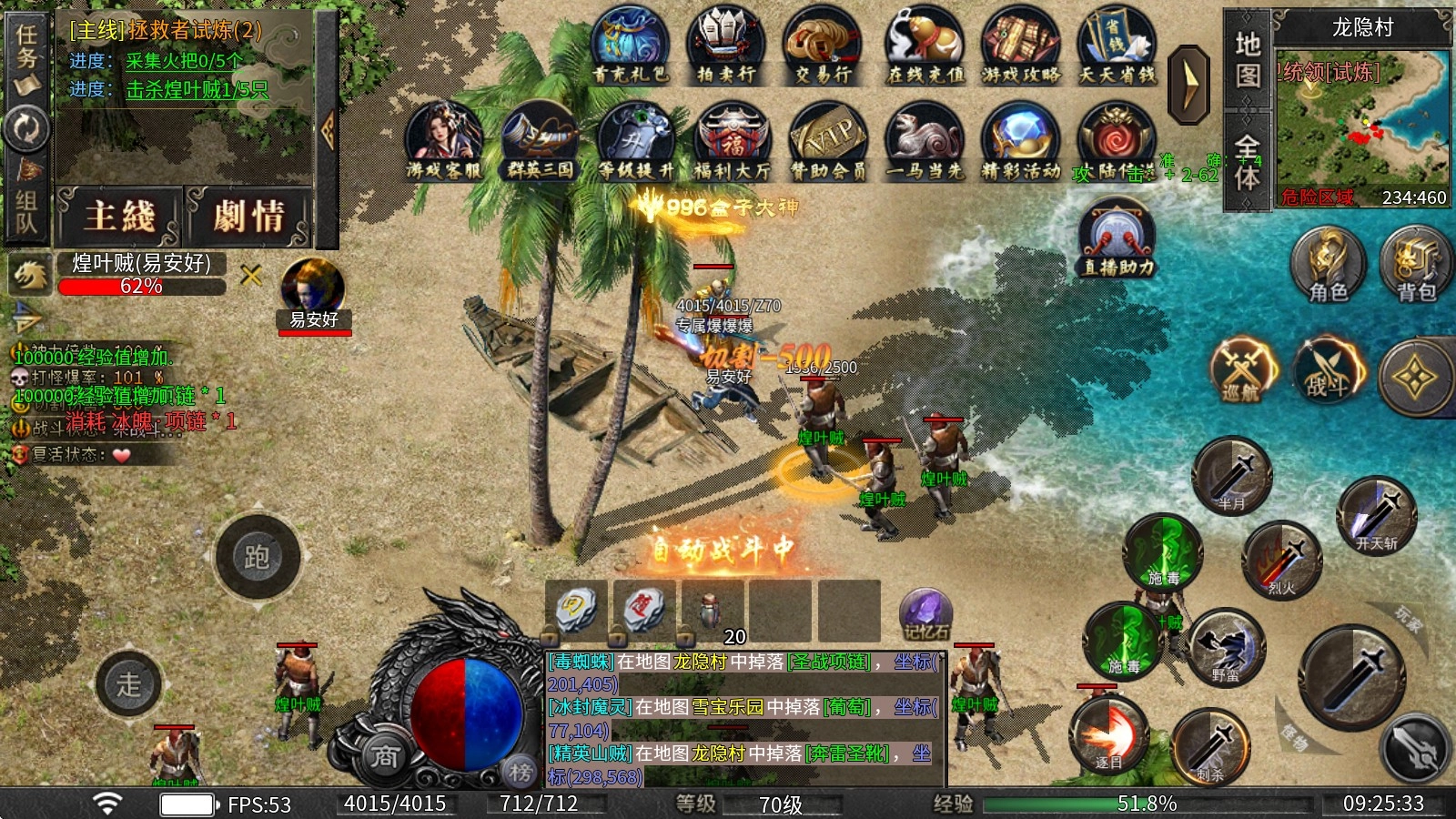
Task: Open the 角色 character sheet
Action: 1328,264
